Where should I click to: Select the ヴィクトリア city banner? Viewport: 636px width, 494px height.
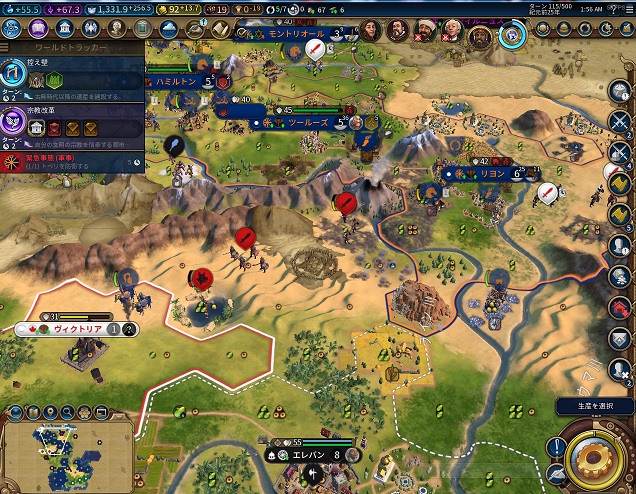point(78,328)
